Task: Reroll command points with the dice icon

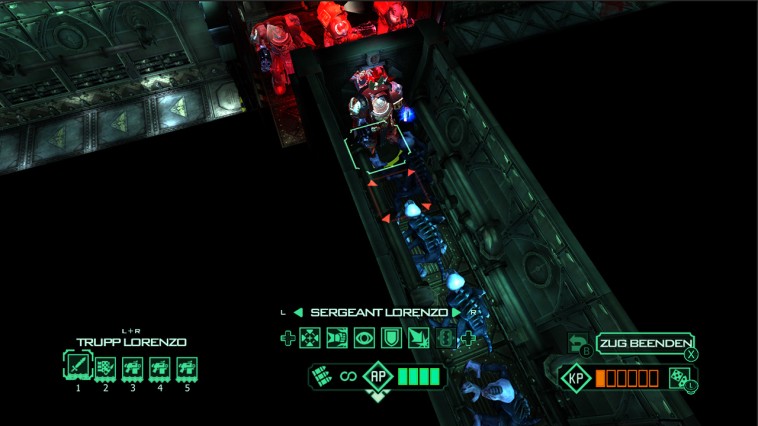Action: coord(678,377)
